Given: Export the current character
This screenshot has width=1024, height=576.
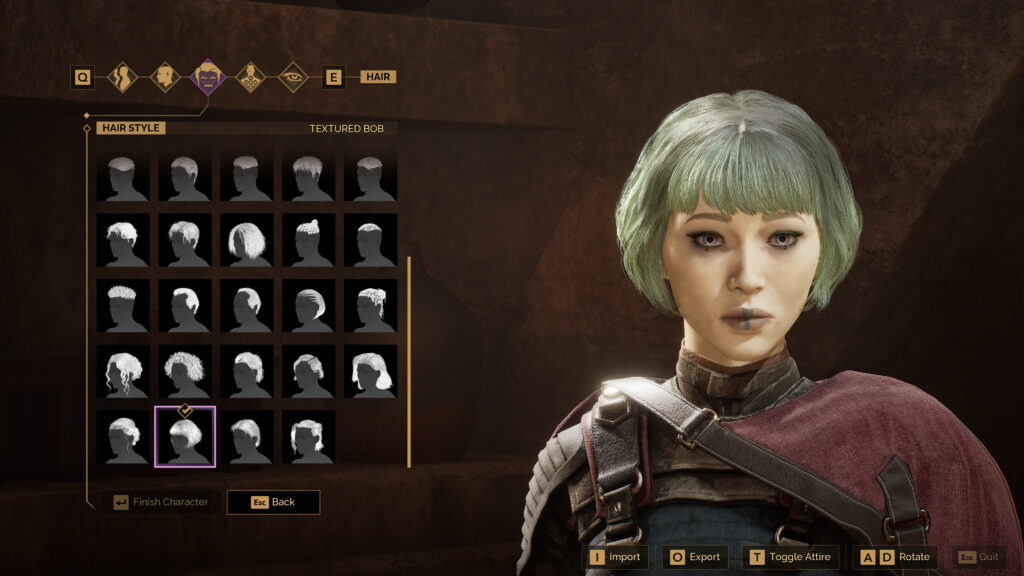Looking at the screenshot, I should click(x=693, y=557).
